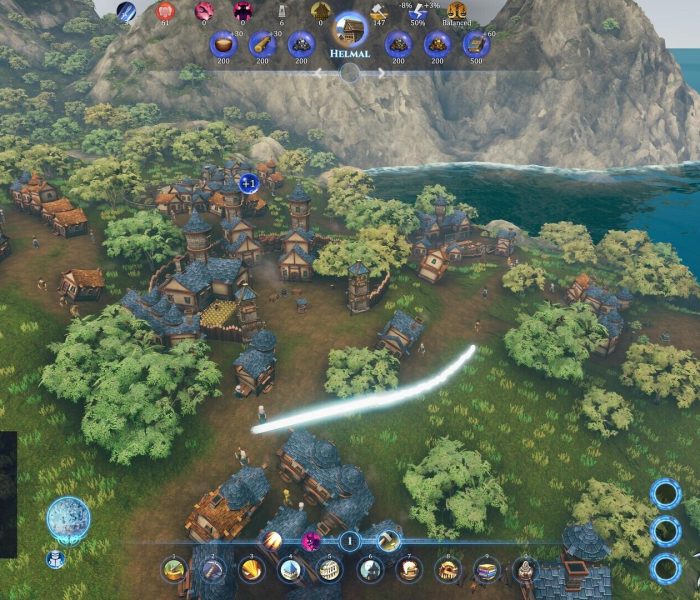Switch to the previous city arrow
Viewport: 700px width, 600px height.
tap(319, 73)
